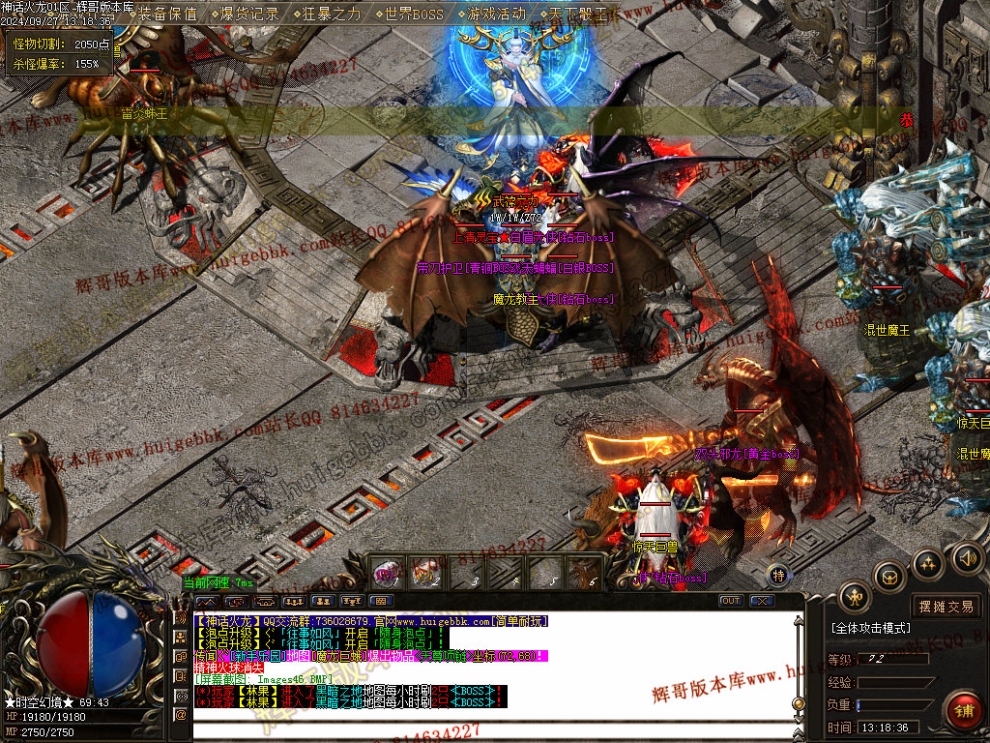Open the character figure round button
990x743 pixels.
pos(854,598)
